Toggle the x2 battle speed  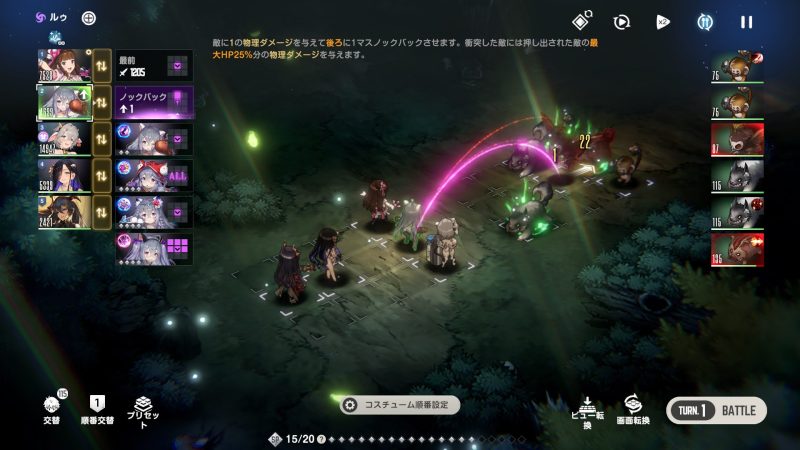click(663, 21)
